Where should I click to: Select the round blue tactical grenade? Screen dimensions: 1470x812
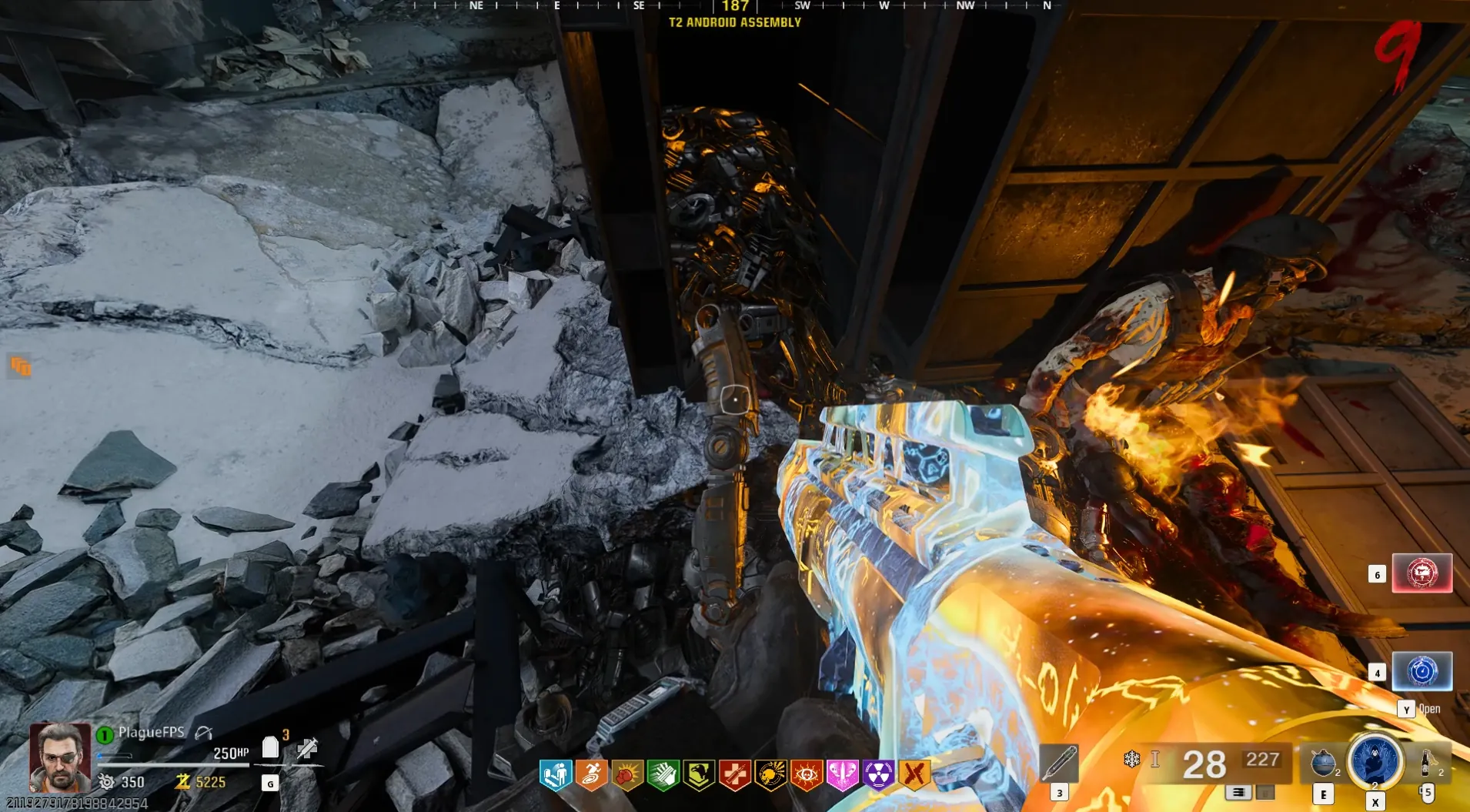point(1323,762)
